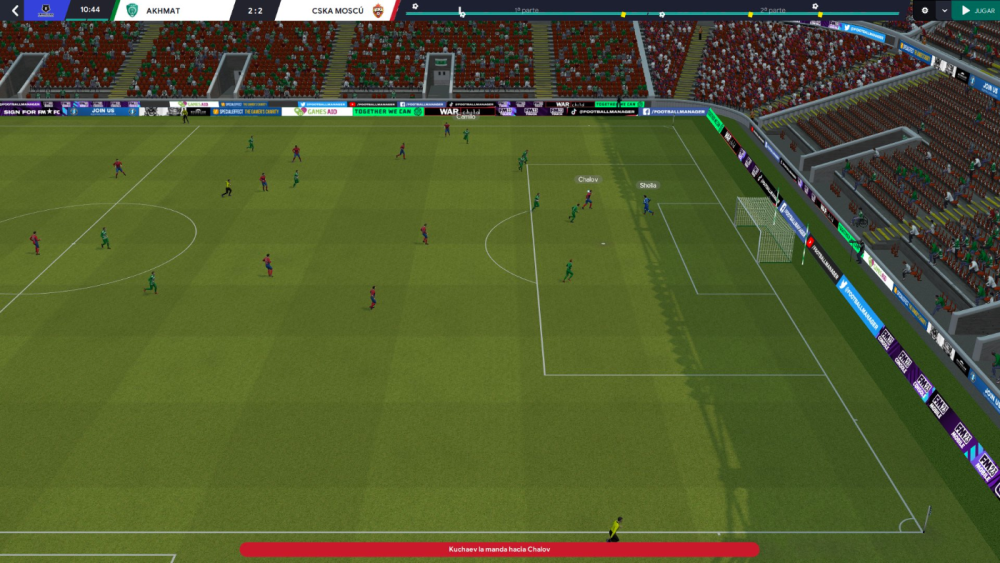Go back using the top-left arrow
Viewport: 1000px width, 563px height.
(14, 10)
